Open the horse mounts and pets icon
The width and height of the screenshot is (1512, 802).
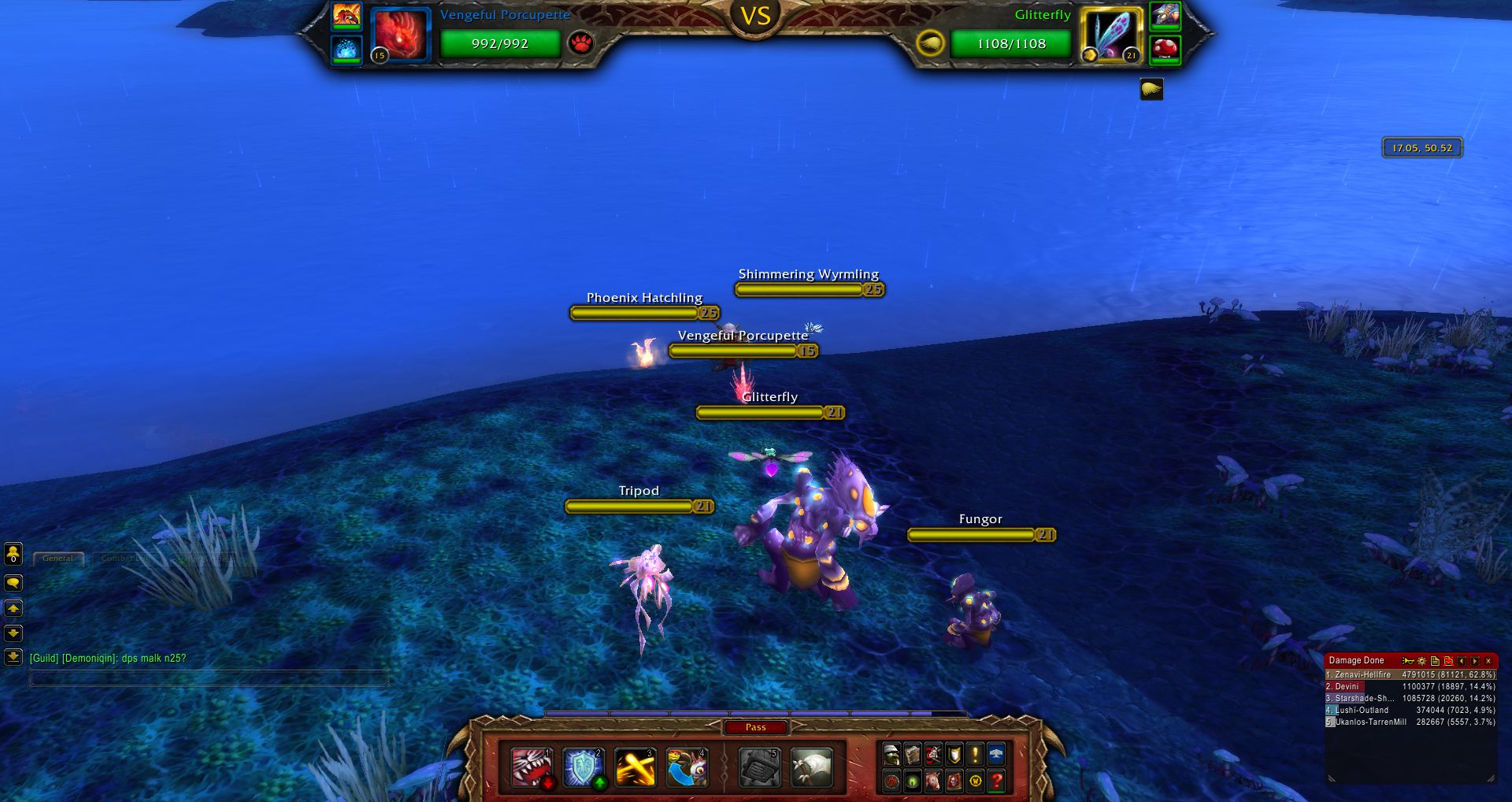(933, 781)
